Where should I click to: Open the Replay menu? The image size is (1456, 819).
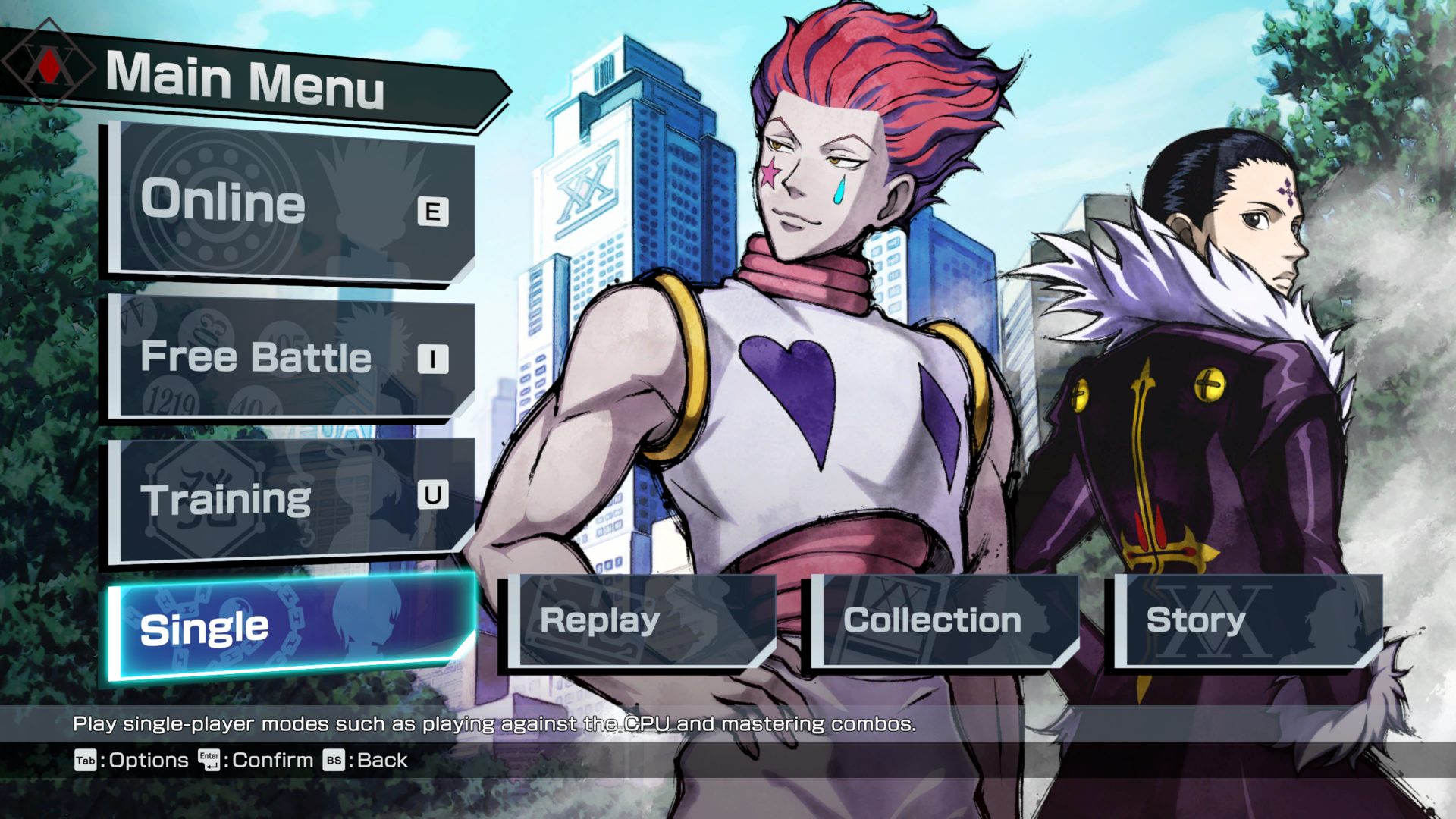click(639, 621)
